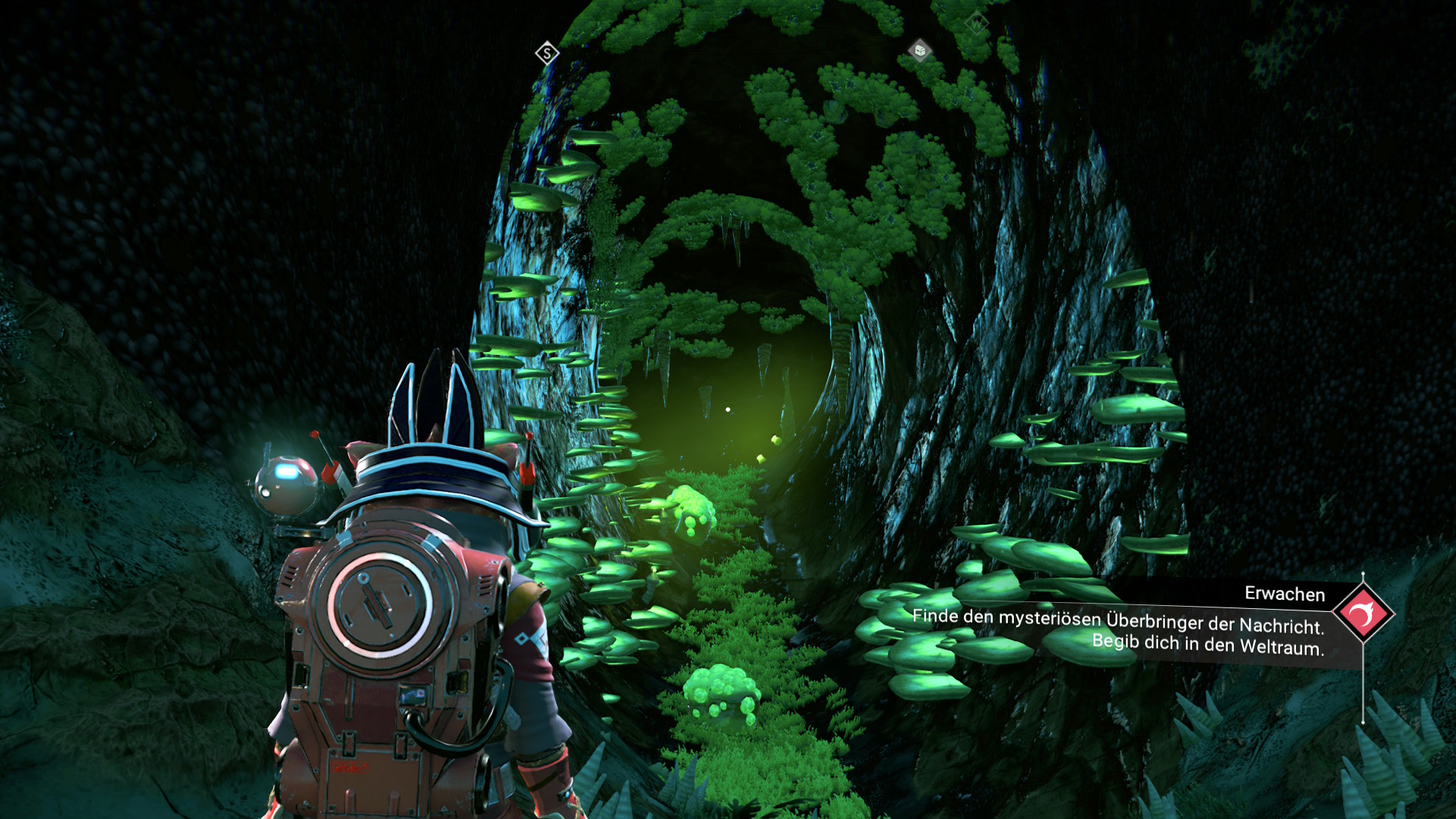The image size is (1456, 819).
Task: Select the Erwachen mission title
Action: [x=1284, y=595]
